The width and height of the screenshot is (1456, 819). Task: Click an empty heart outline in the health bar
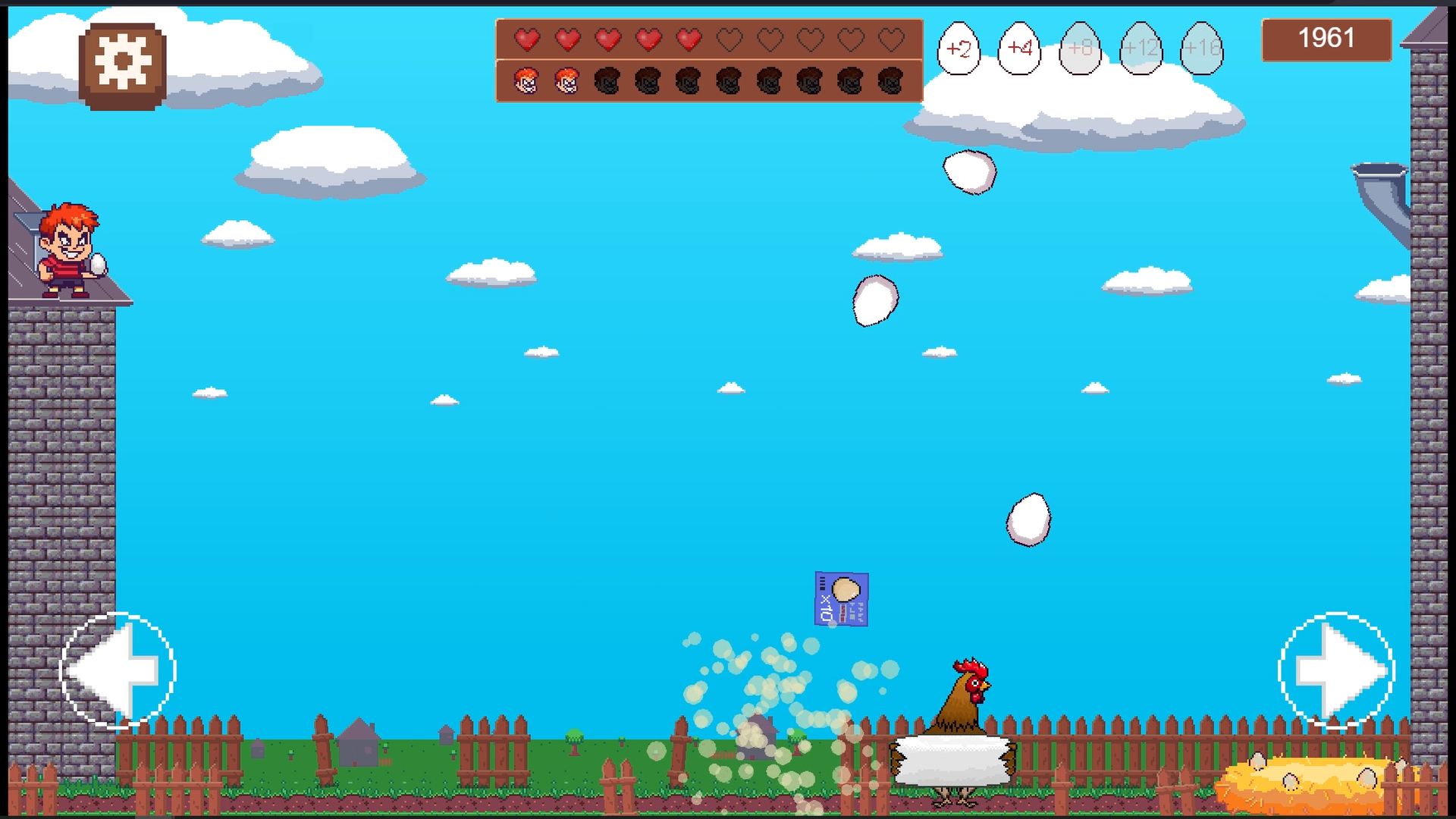(731, 40)
